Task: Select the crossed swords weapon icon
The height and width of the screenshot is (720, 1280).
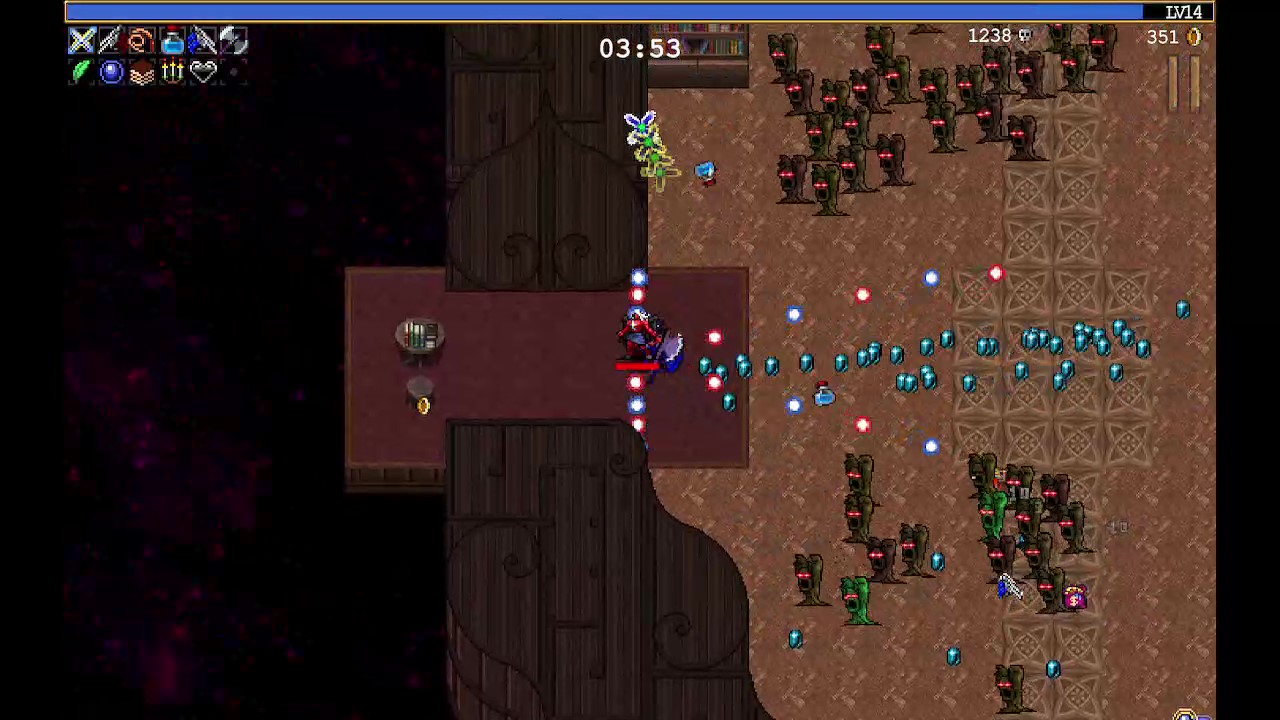Action: (x=82, y=41)
